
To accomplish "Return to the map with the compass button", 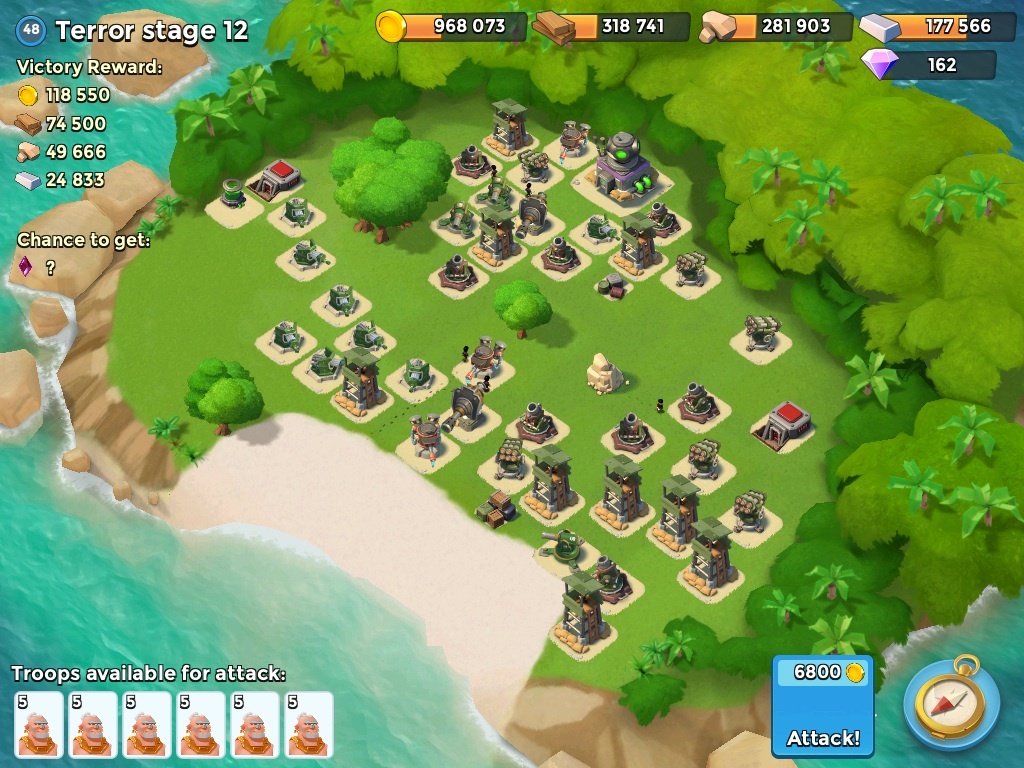I will click(x=951, y=703).
